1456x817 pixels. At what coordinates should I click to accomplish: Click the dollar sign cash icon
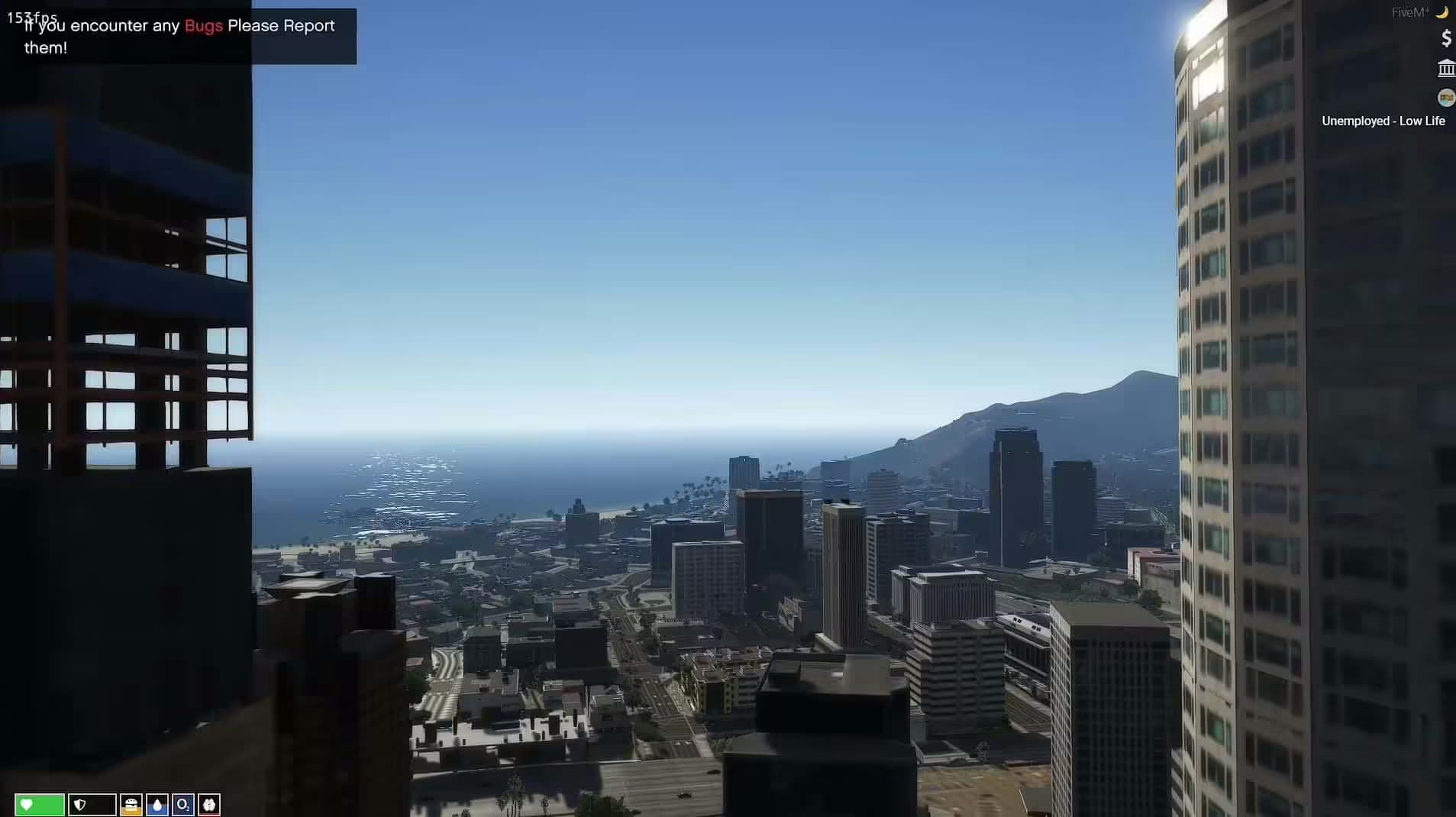(x=1446, y=38)
